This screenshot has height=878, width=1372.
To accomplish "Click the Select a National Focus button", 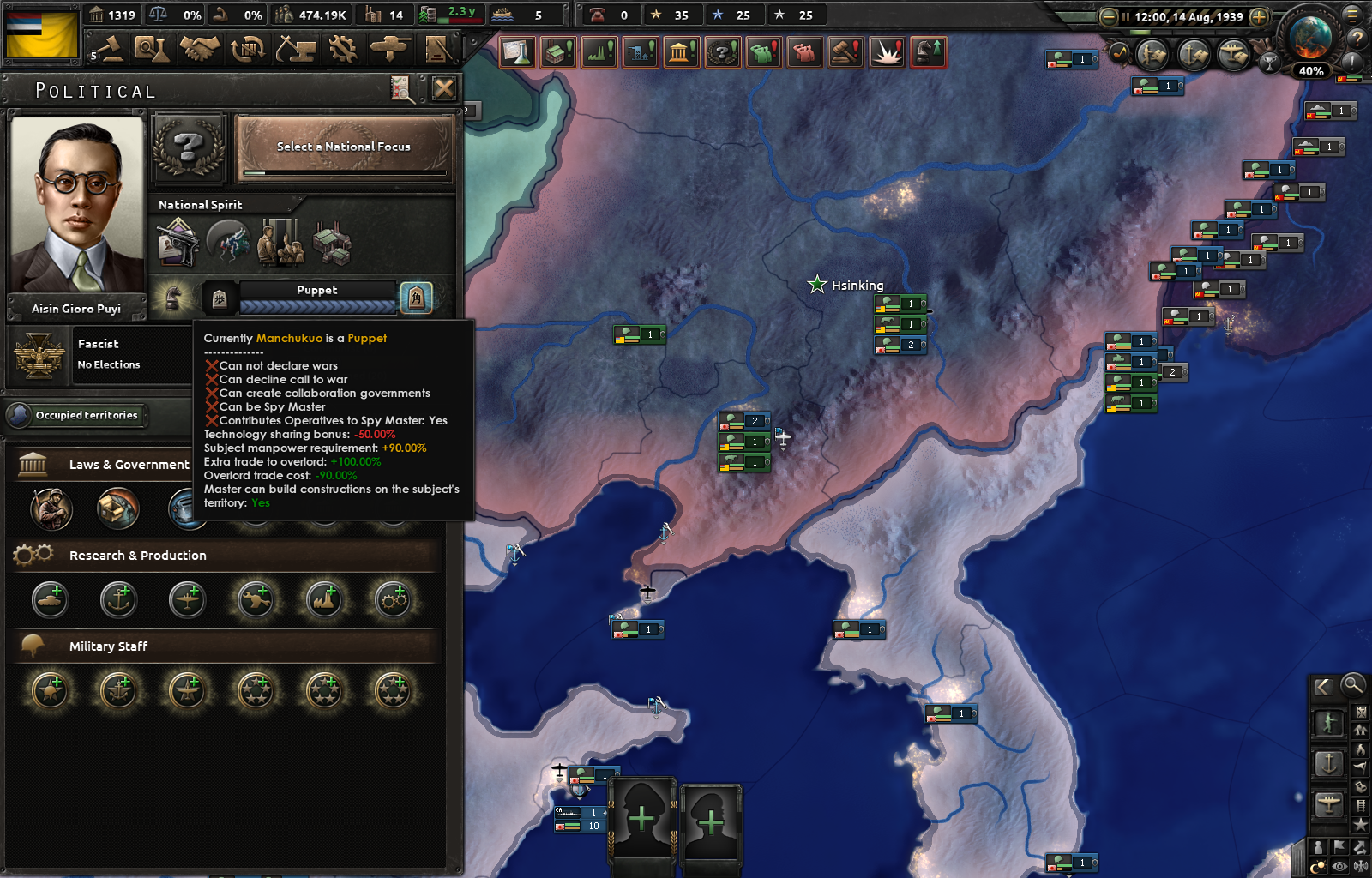I will [x=343, y=147].
